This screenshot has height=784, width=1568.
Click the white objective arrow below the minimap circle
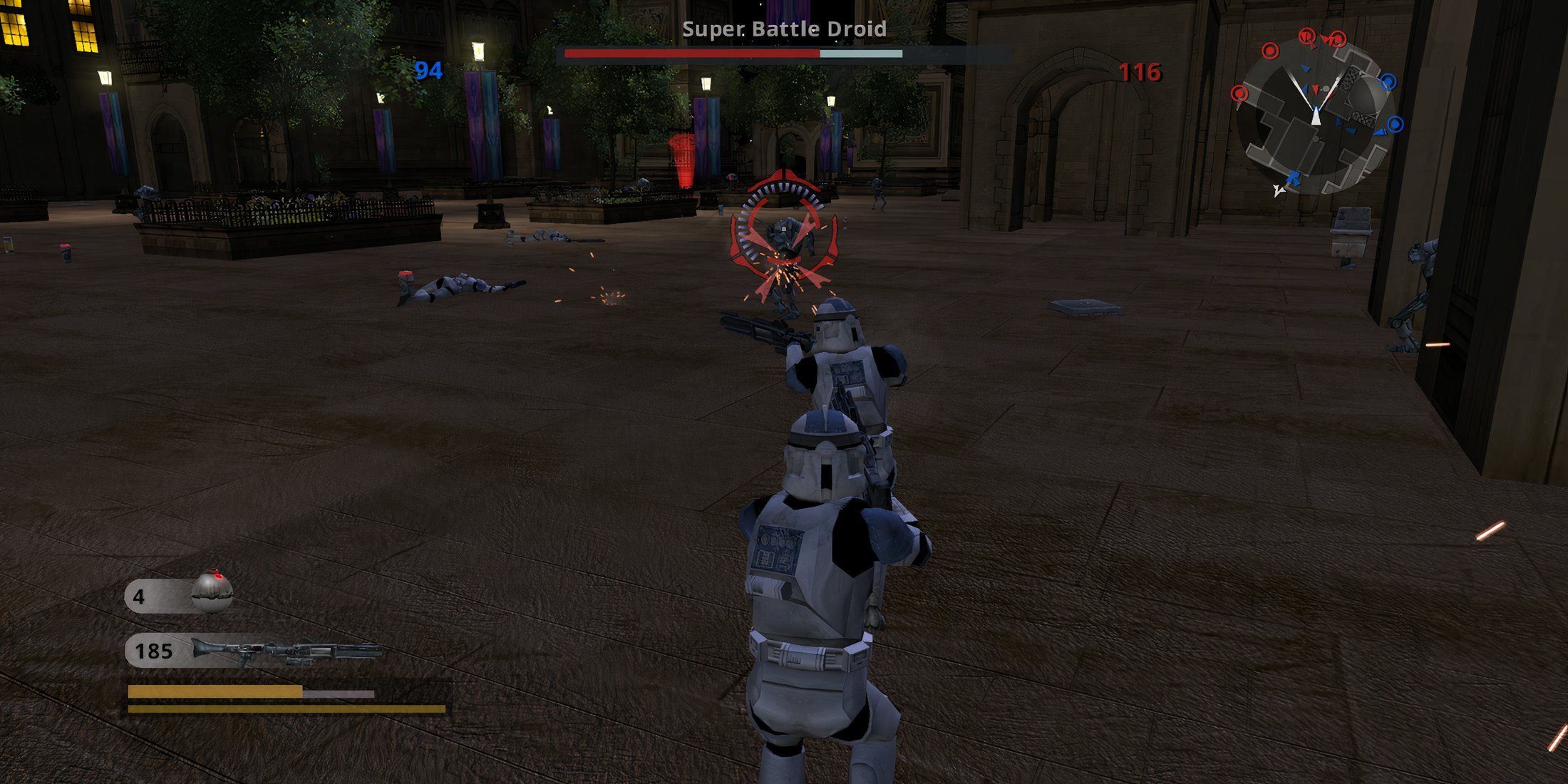coord(1279,191)
